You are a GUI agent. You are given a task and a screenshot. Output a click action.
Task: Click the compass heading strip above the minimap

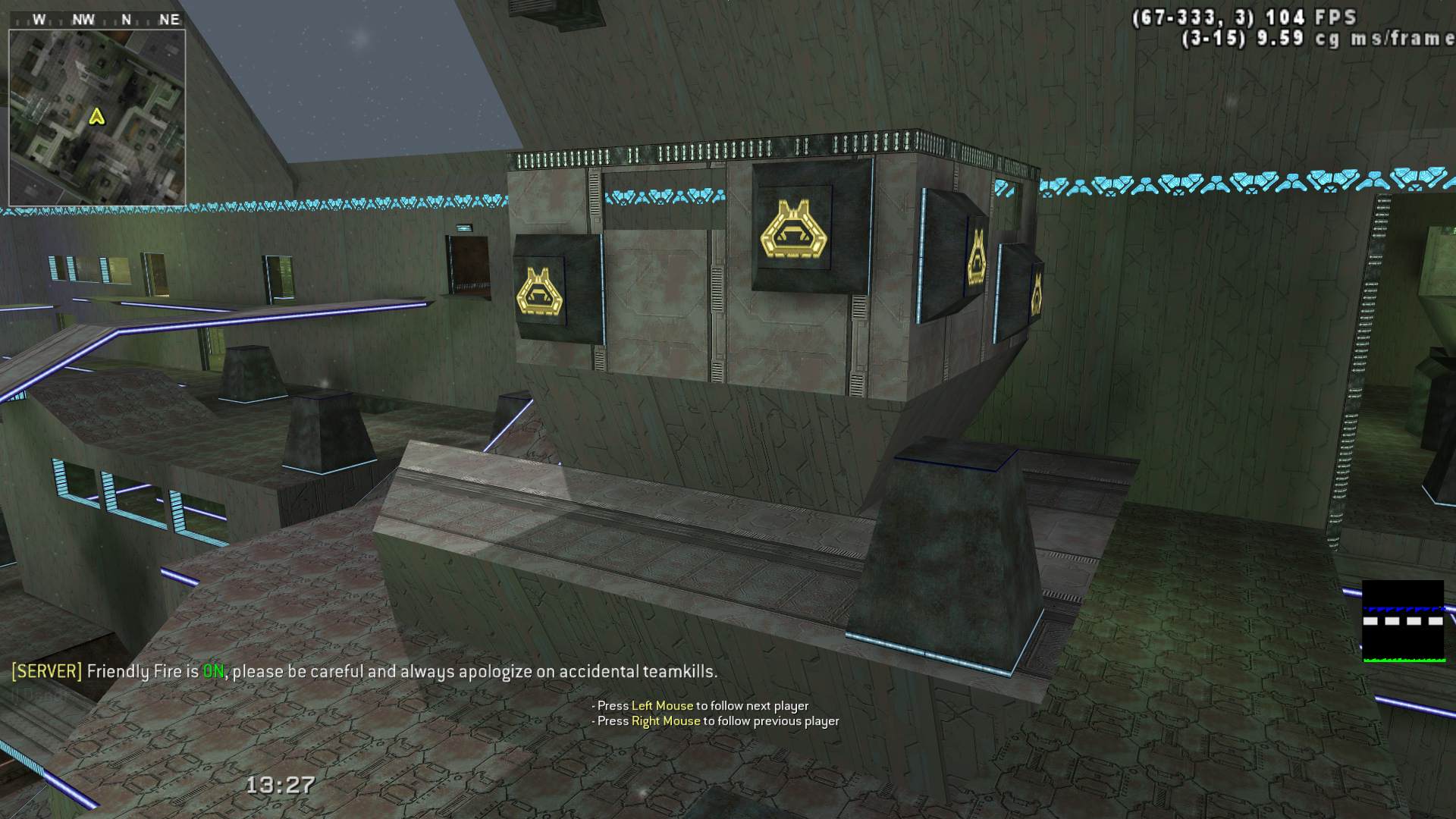click(97, 20)
